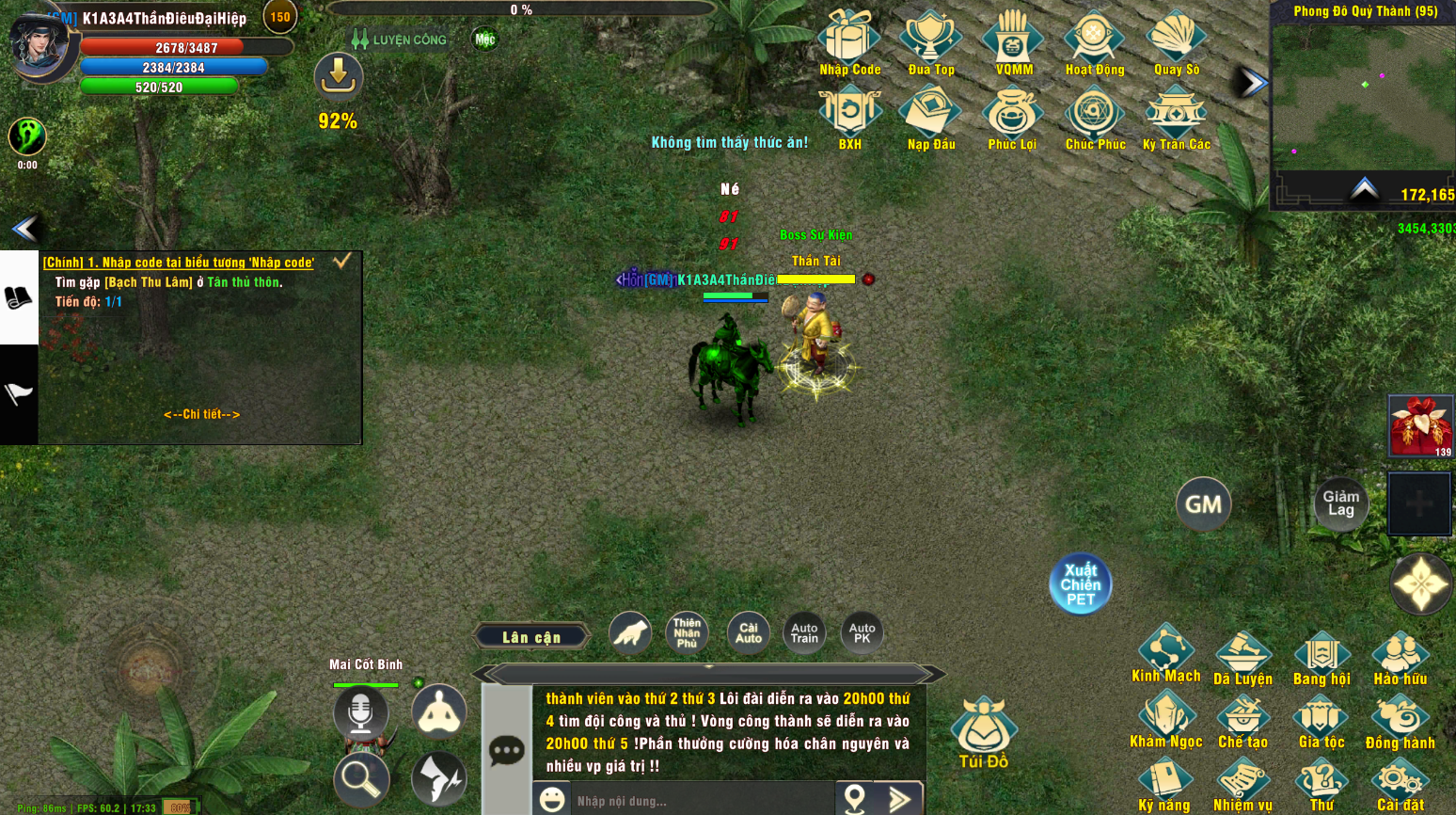Toggle Auto PK mode

862,631
